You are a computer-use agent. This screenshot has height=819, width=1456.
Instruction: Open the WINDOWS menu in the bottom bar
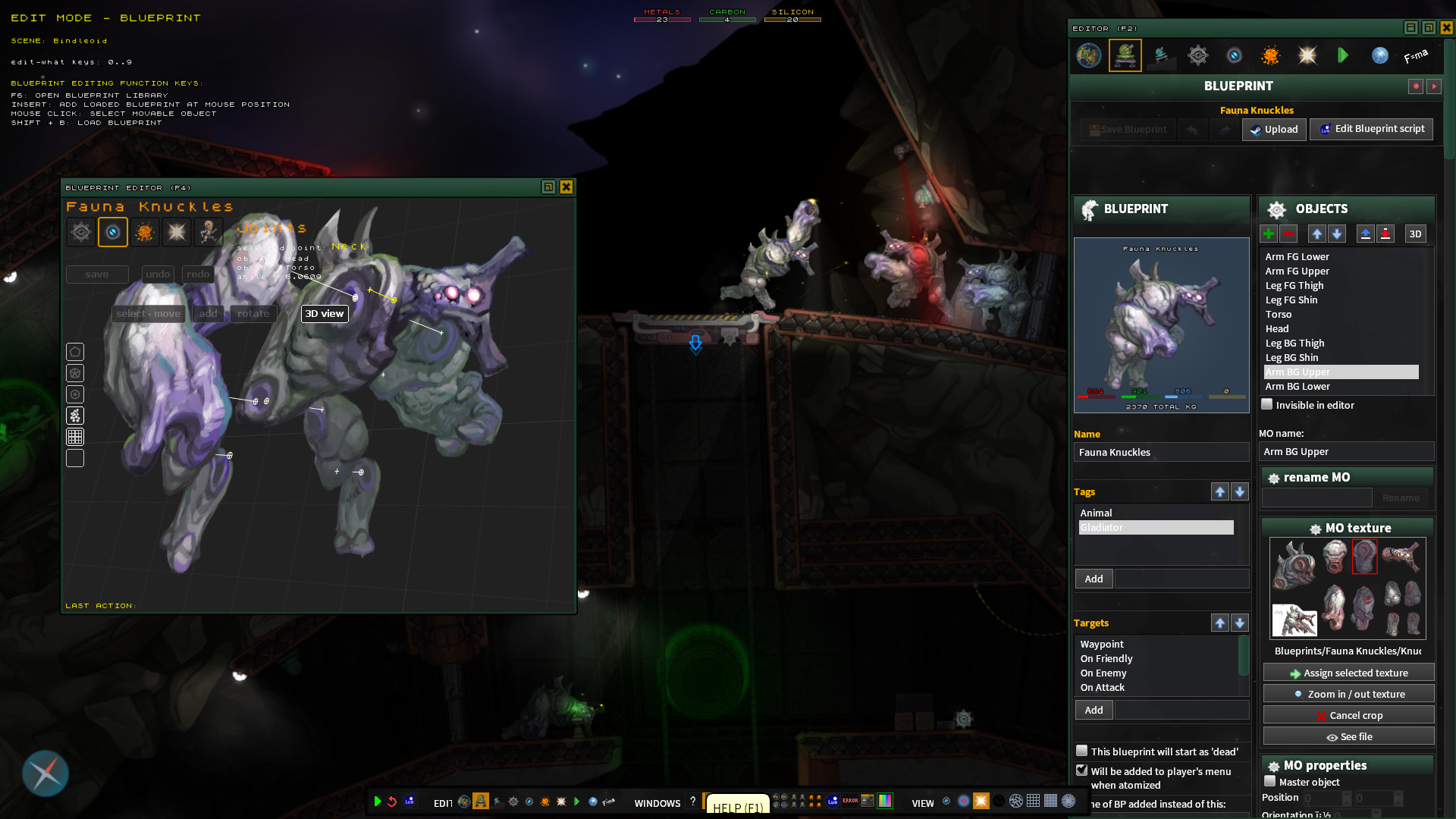point(657,803)
